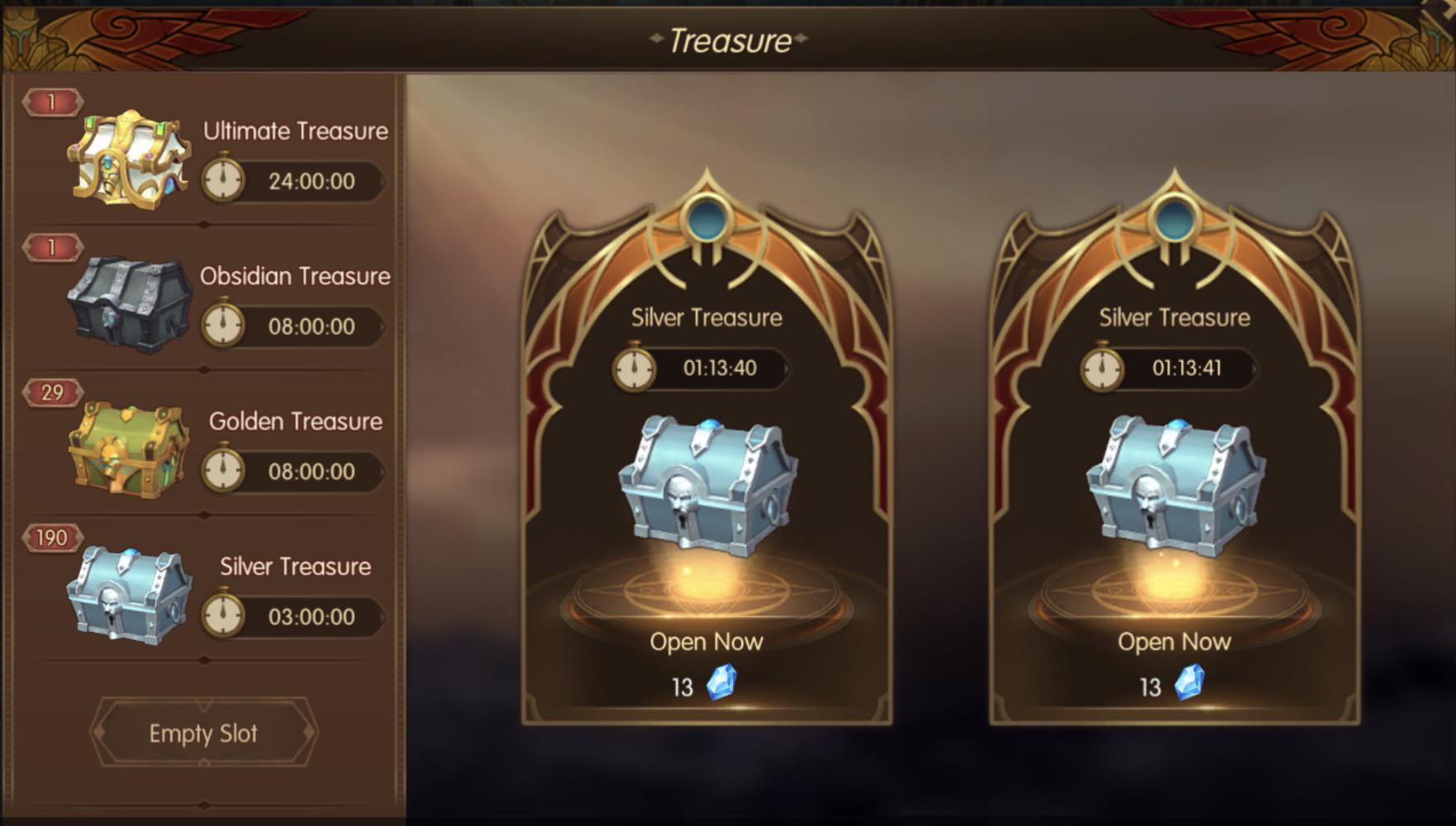Screen dimensions: 1456x826
Task: Click the Empty Slot button
Action: (x=202, y=732)
